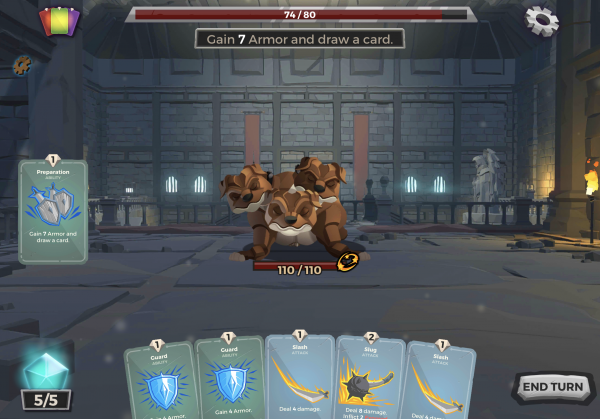Open the colored card deck icon
600x419 pixels.
(x=59, y=21)
